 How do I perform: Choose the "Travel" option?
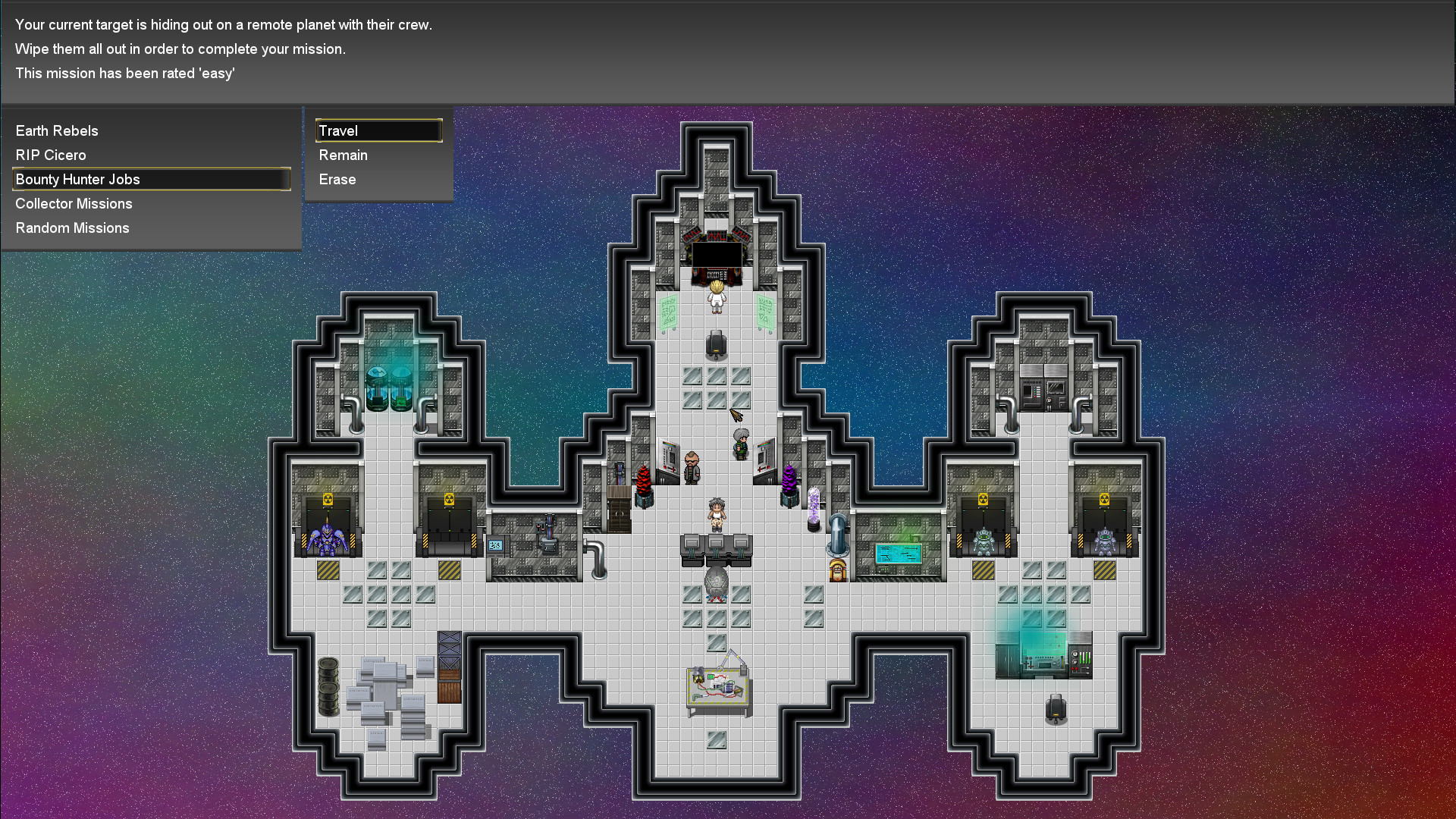338,130
